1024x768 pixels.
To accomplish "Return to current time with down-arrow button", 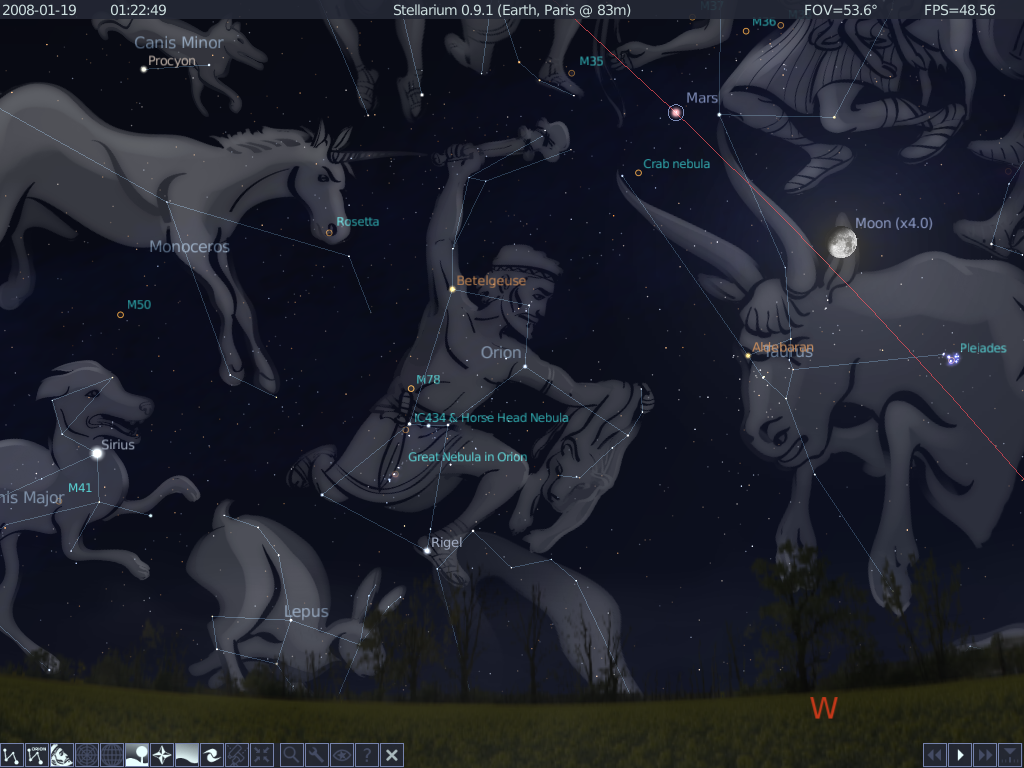I will pyautogui.click(x=1010, y=755).
